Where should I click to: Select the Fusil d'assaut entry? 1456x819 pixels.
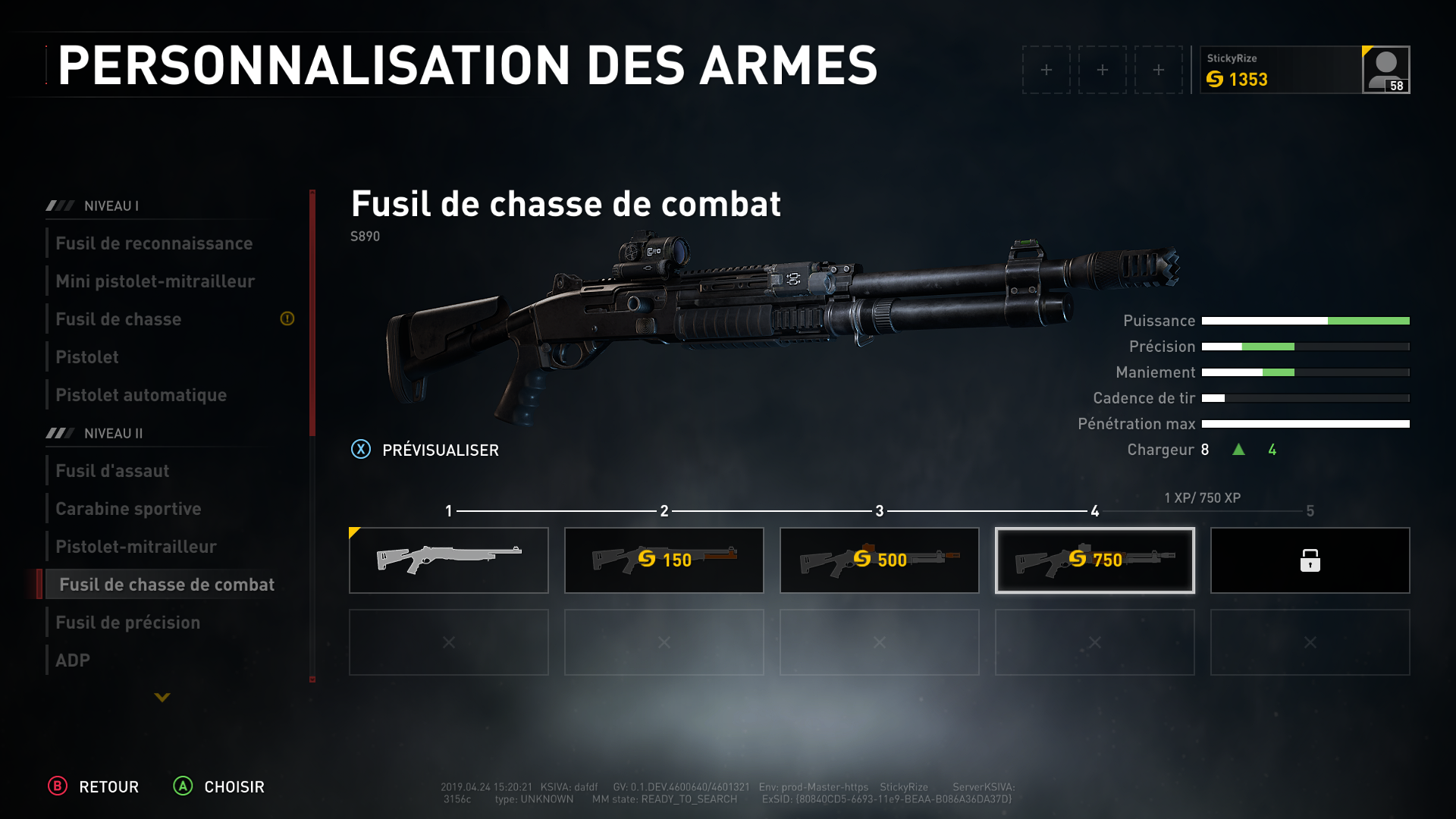click(x=112, y=471)
